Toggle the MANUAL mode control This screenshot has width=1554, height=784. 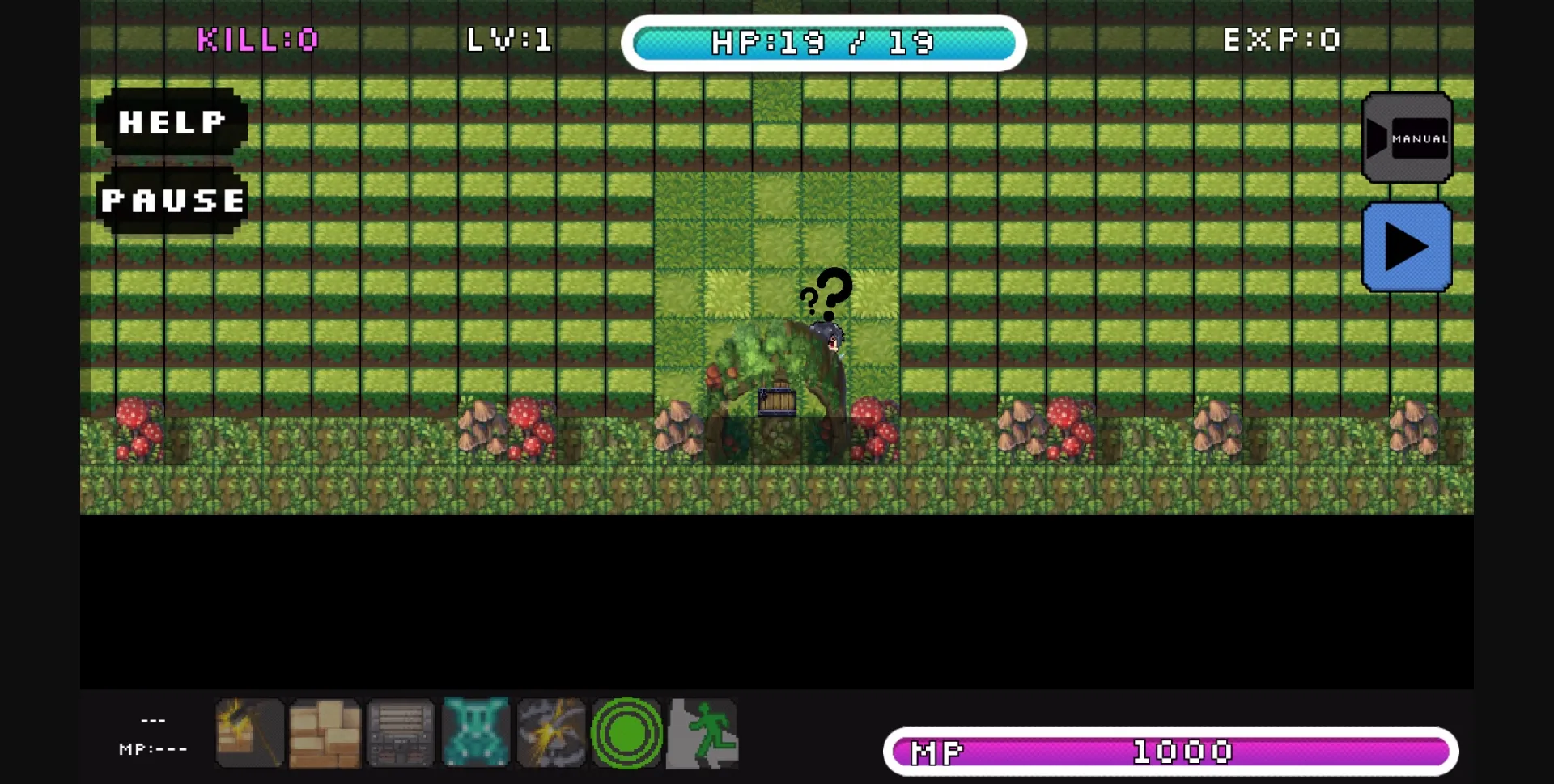point(1407,138)
